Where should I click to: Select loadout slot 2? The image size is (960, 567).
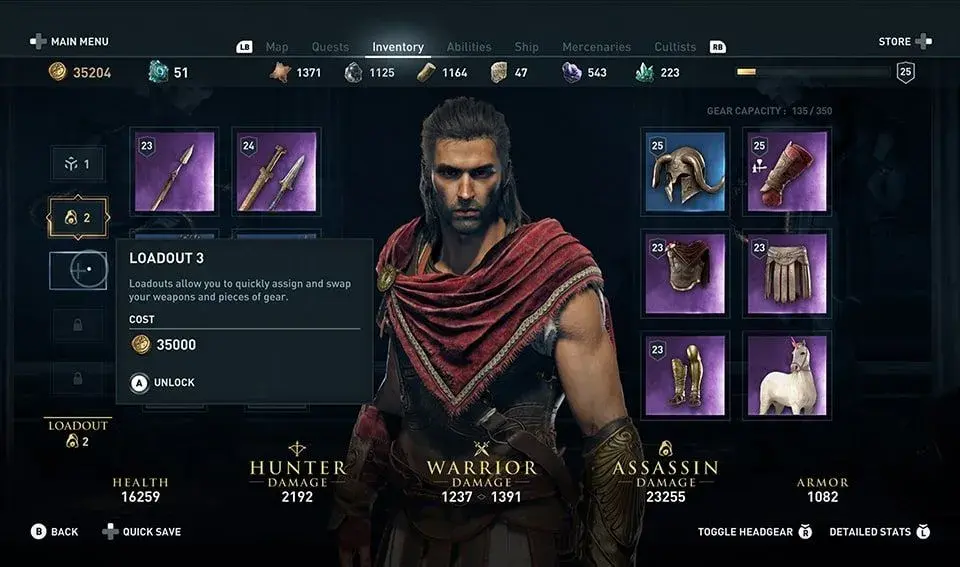(x=78, y=218)
